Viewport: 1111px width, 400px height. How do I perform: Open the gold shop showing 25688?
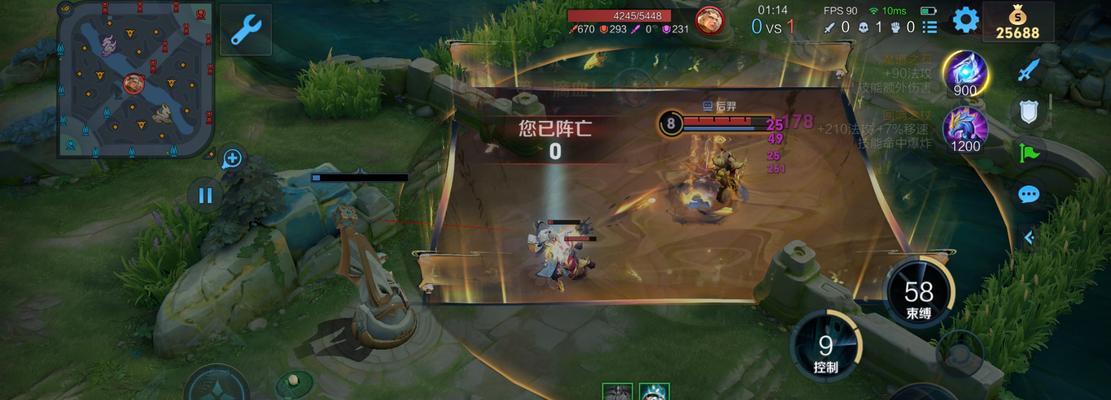(x=1018, y=22)
